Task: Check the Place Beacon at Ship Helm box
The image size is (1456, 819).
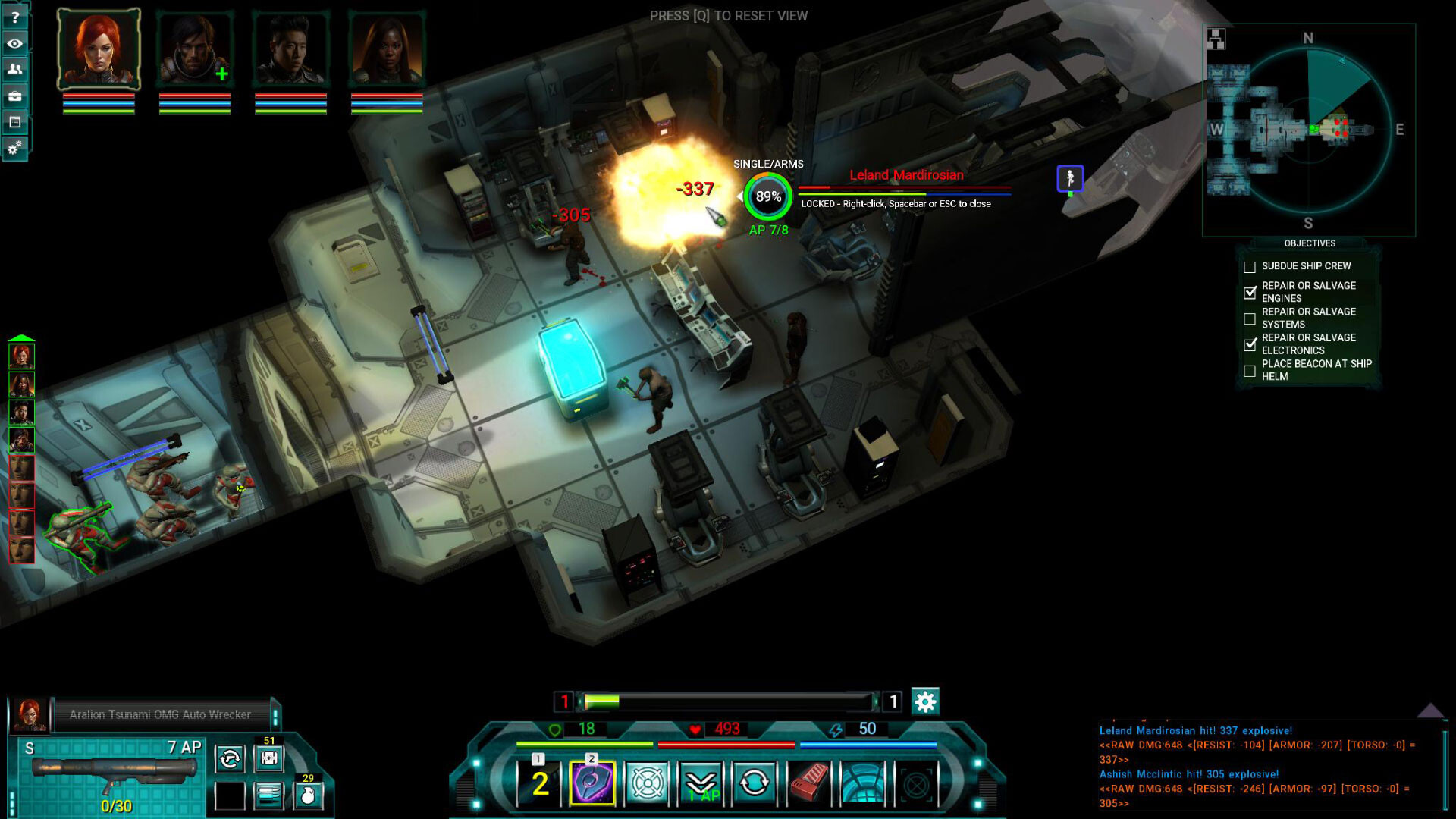Action: (x=1249, y=370)
